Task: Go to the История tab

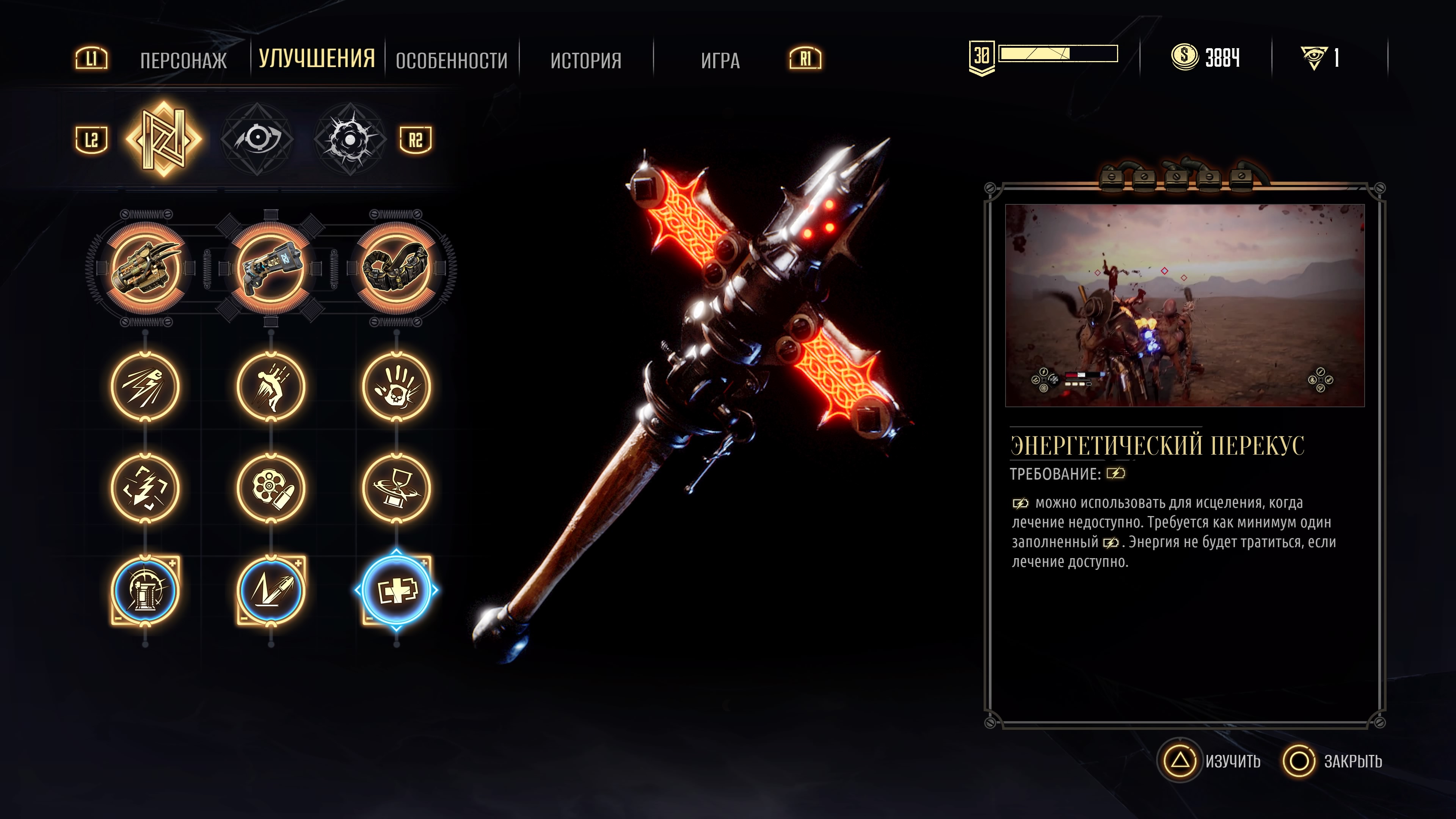Action: 585,60
